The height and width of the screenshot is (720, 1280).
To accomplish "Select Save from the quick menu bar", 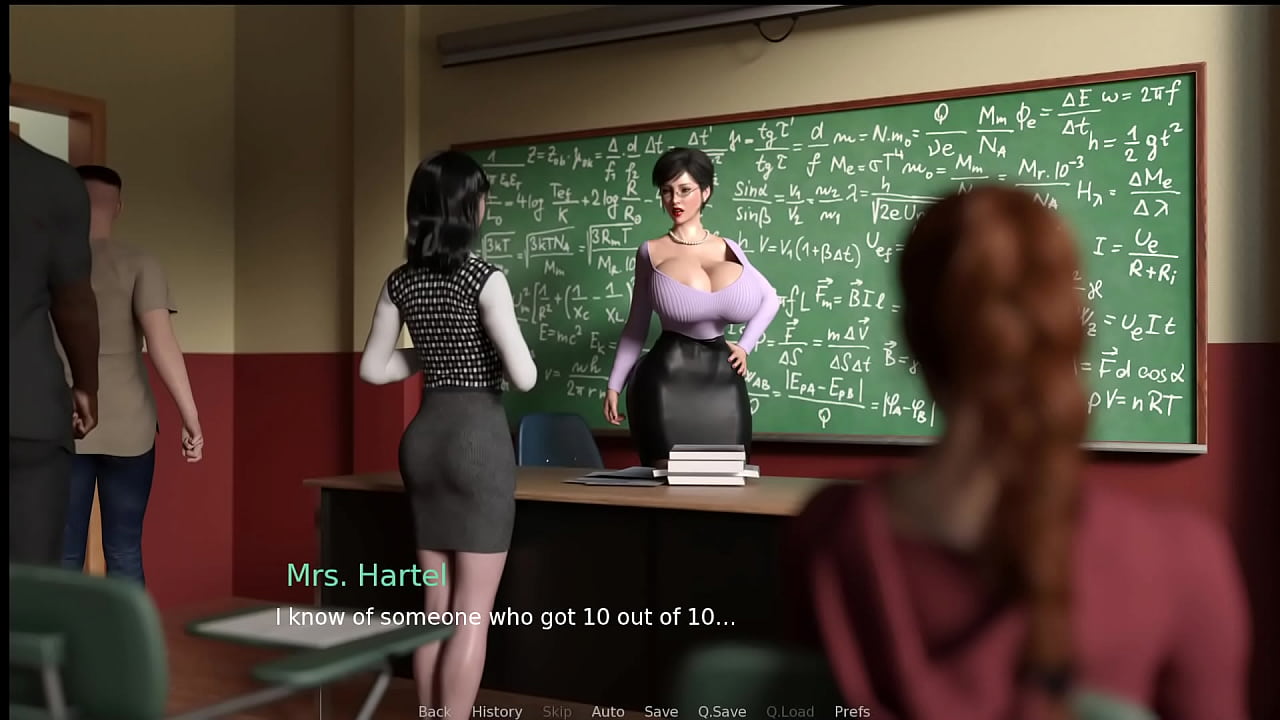I will pos(661,711).
